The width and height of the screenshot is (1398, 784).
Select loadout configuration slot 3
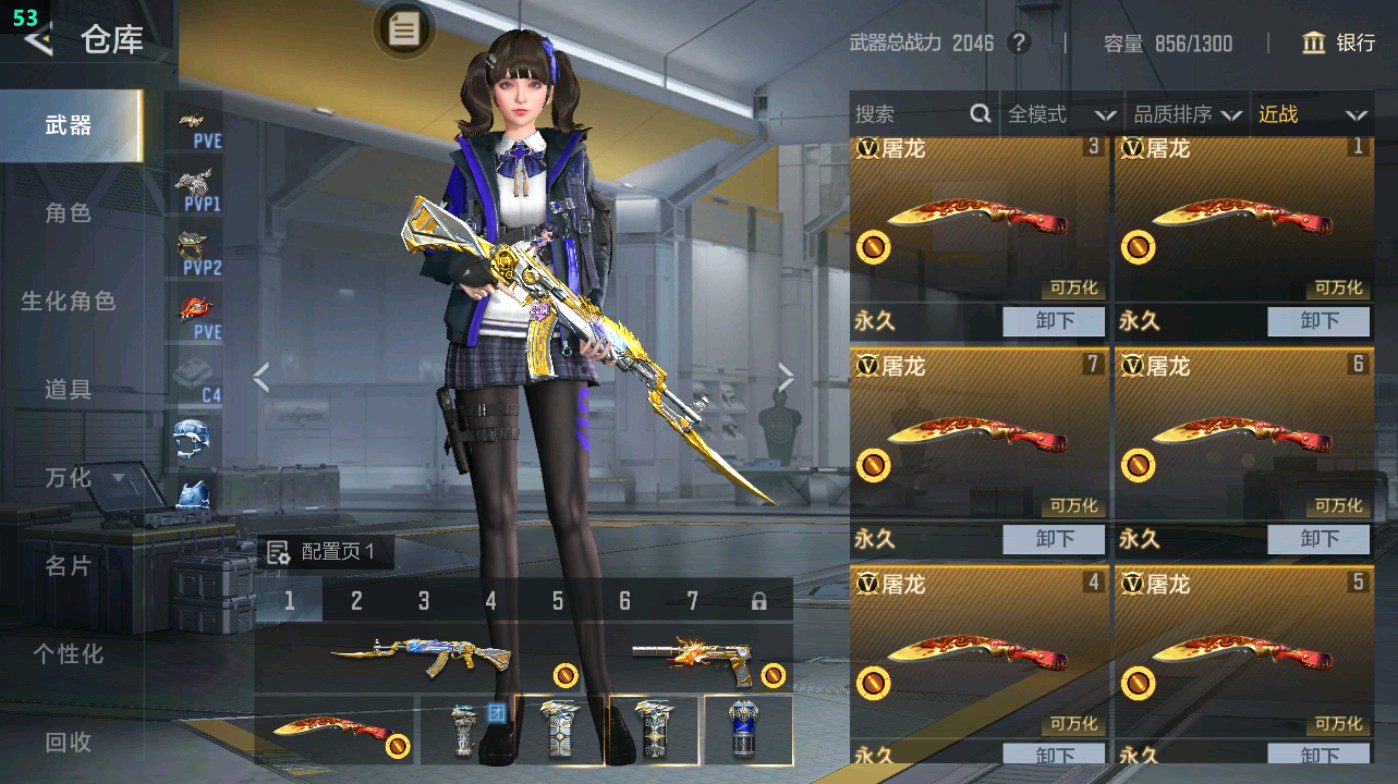click(x=422, y=599)
